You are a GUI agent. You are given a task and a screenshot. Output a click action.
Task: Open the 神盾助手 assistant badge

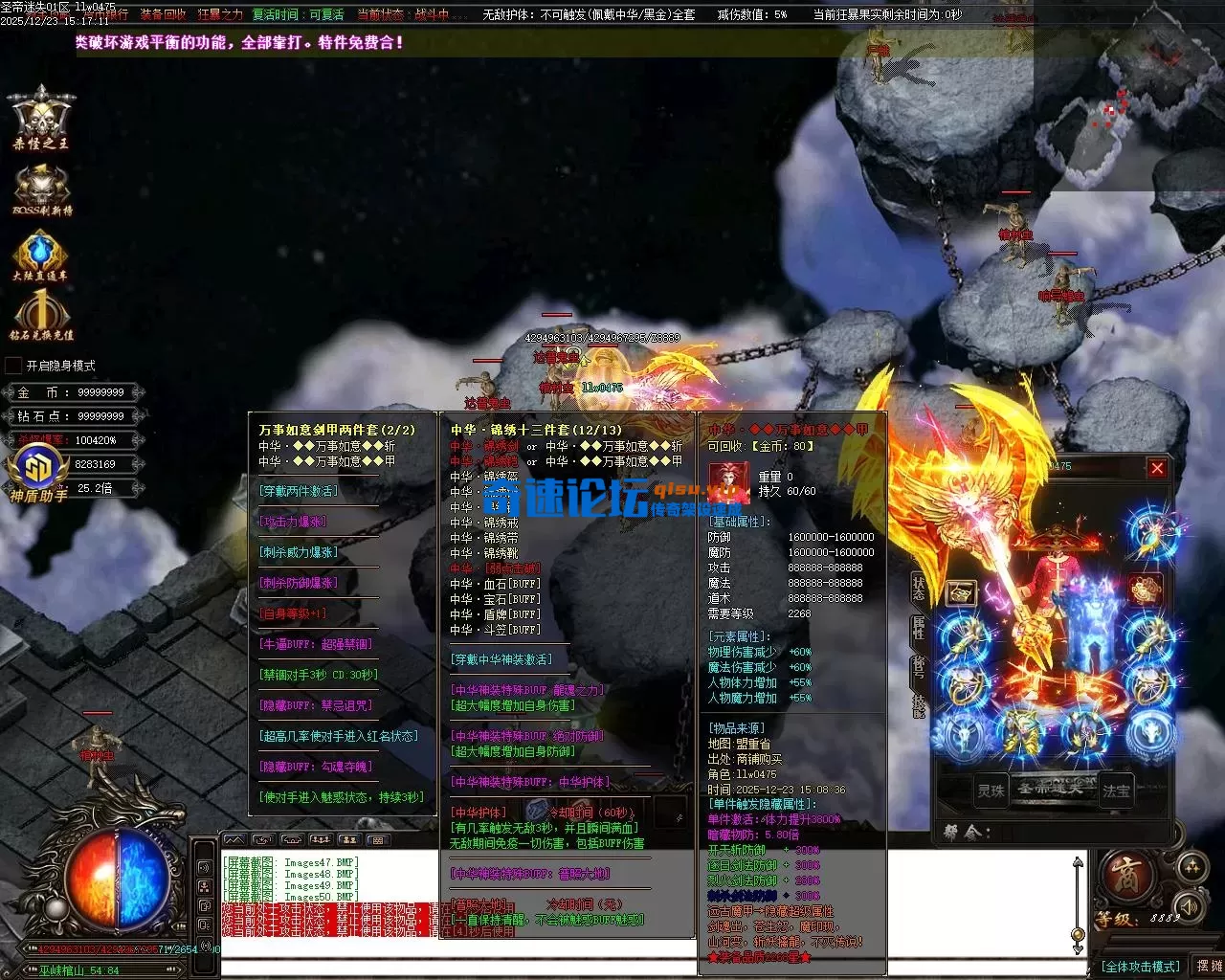click(x=38, y=474)
